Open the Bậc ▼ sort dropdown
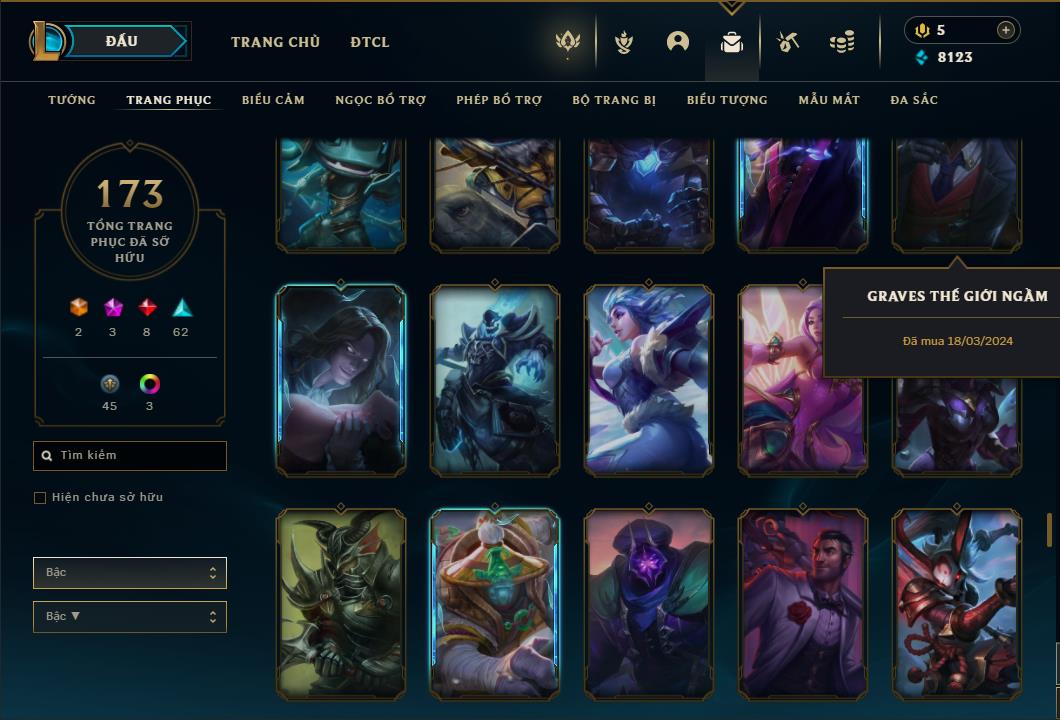Viewport: 1060px width, 720px height. coord(130,617)
